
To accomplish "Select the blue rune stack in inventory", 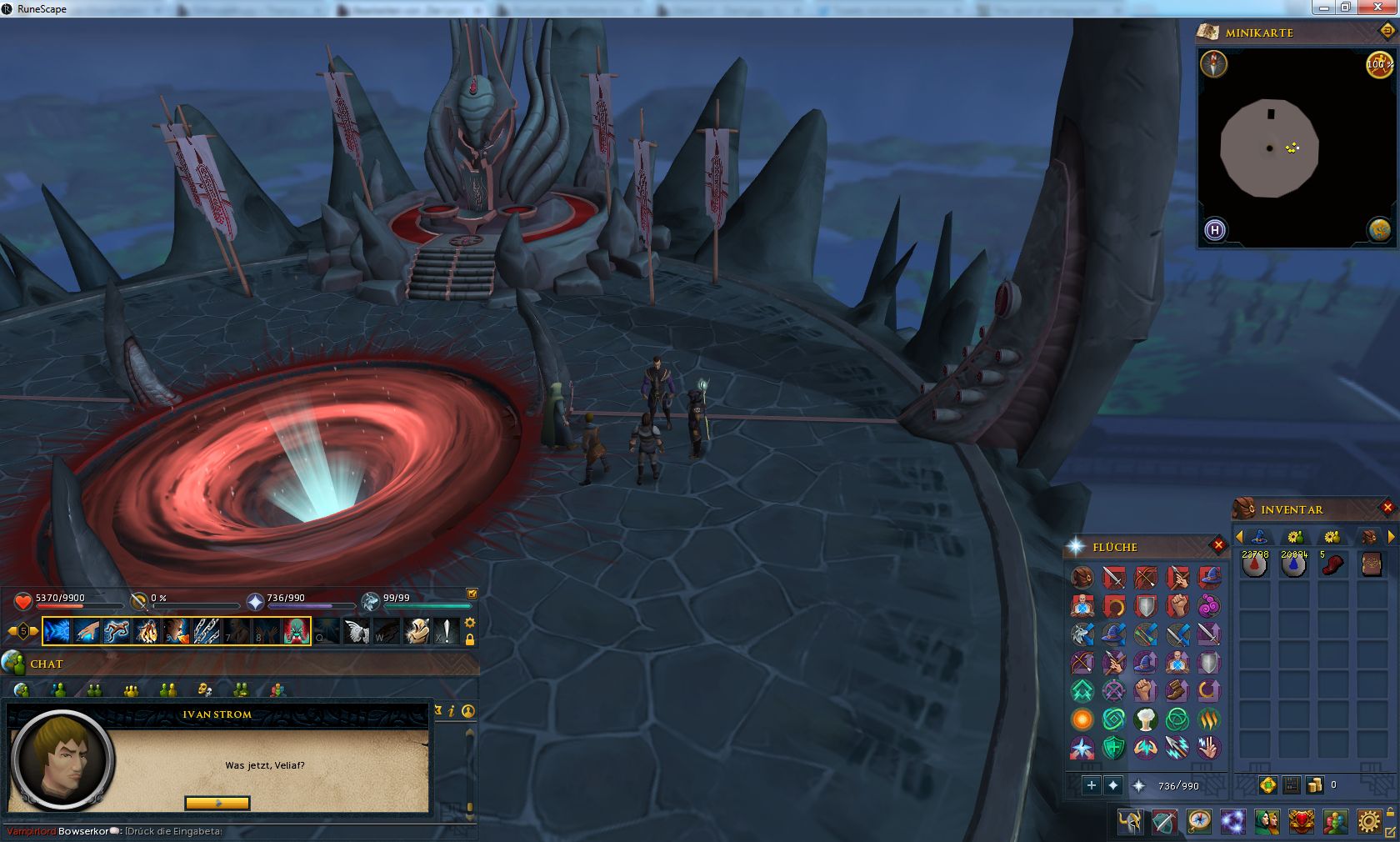I will (1293, 565).
